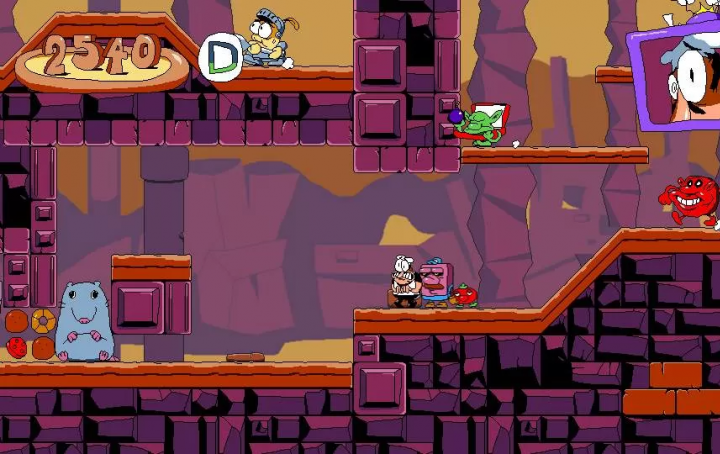Select the D rank badge
Image resolution: width=720 pixels, height=454 pixels.
[220, 58]
